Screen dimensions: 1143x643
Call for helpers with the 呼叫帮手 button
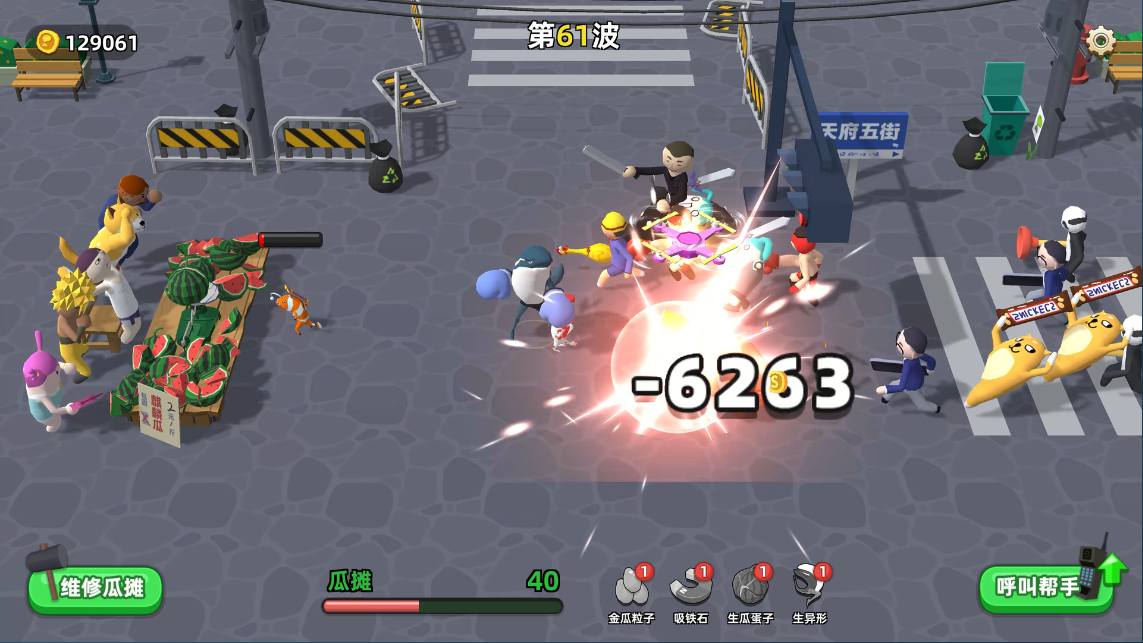(x=1042, y=587)
